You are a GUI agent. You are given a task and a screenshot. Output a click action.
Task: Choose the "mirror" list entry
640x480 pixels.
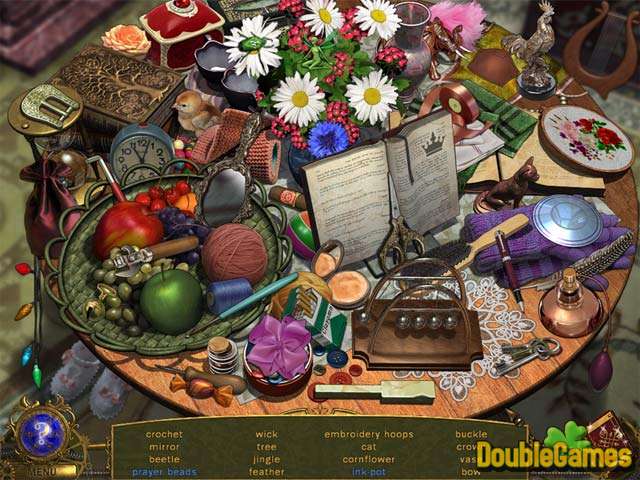point(164,446)
